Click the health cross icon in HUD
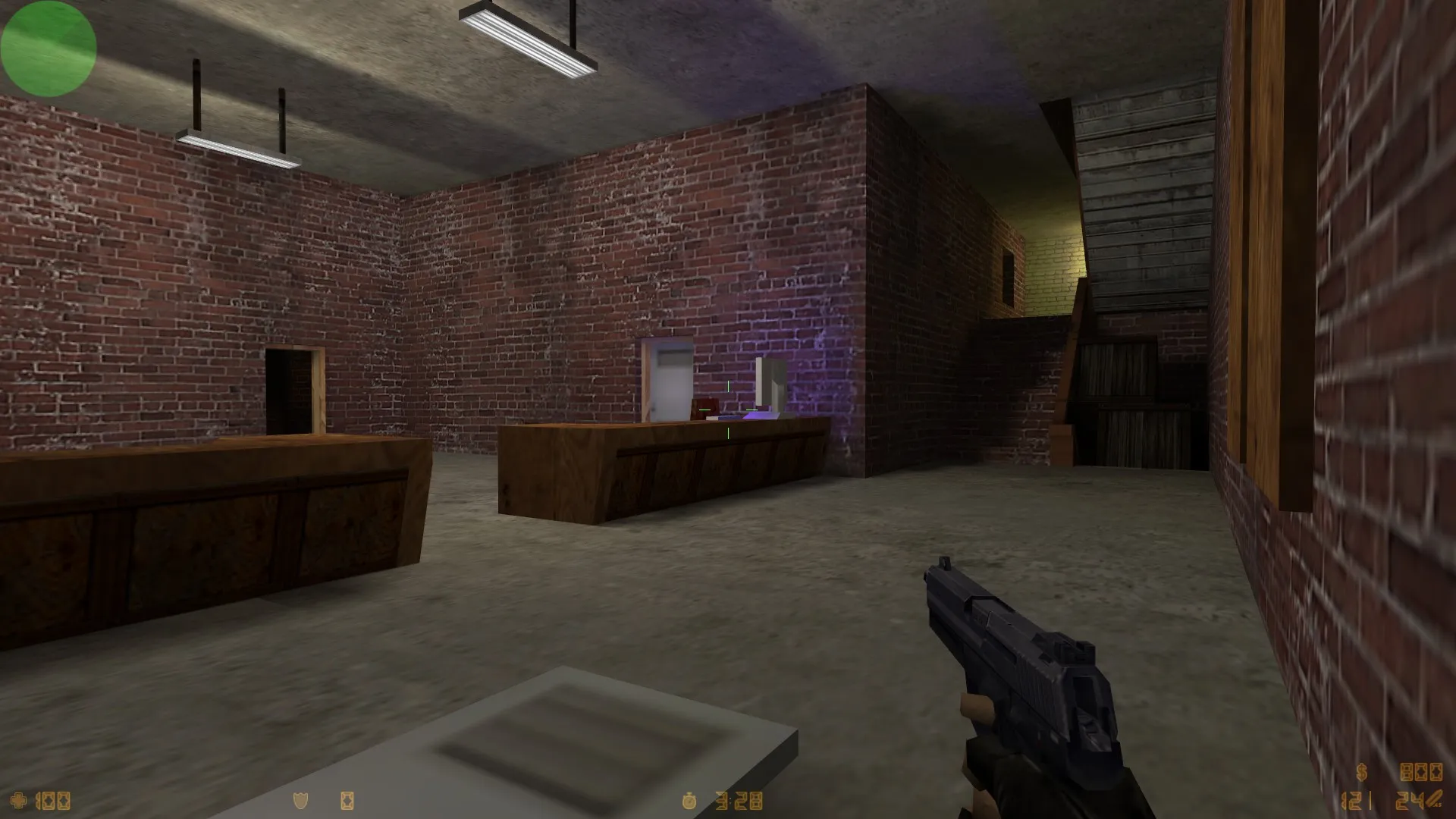Image resolution: width=1456 pixels, height=819 pixels. (19, 800)
